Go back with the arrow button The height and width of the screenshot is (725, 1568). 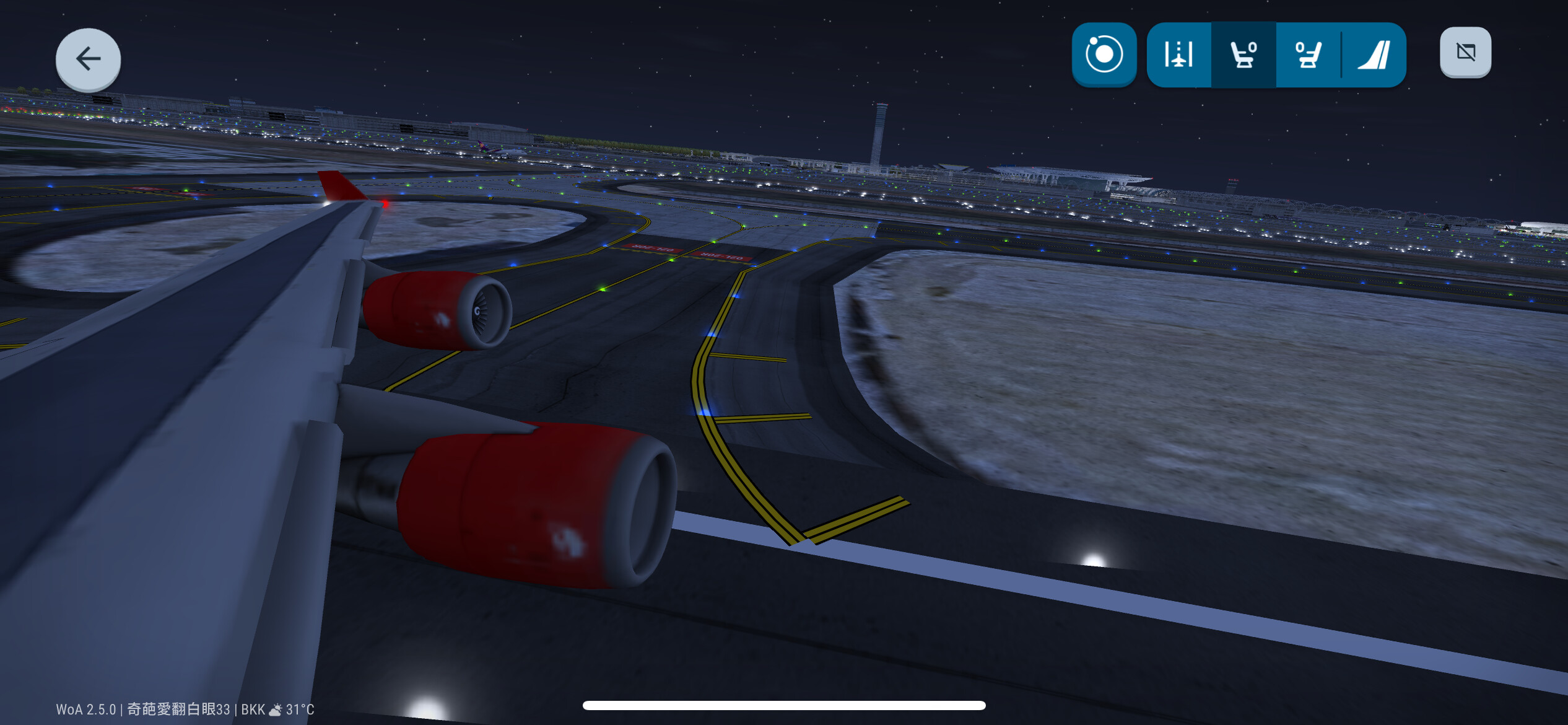[x=88, y=59]
